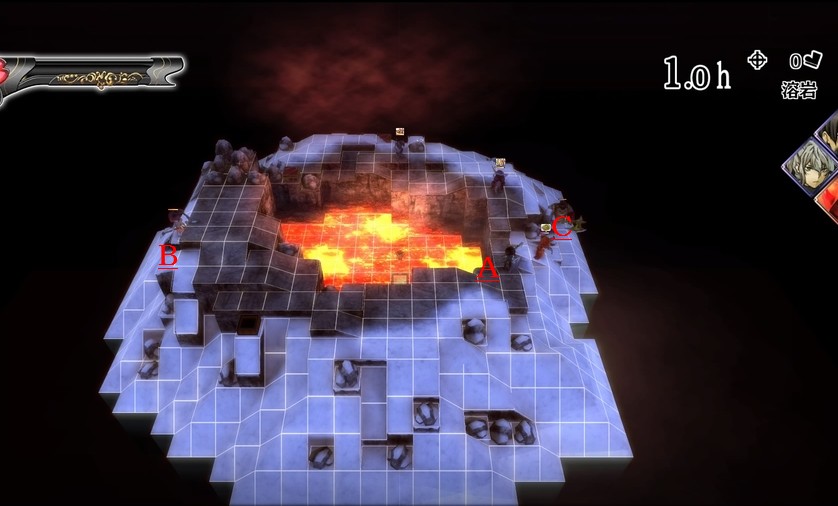Click the crosshair target icon
The width and height of the screenshot is (838, 506).
coord(757,60)
